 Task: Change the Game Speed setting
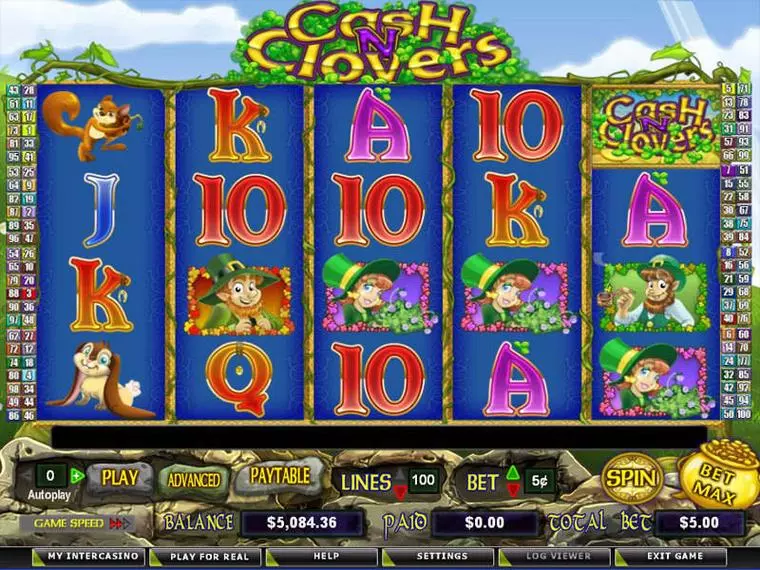121,522
